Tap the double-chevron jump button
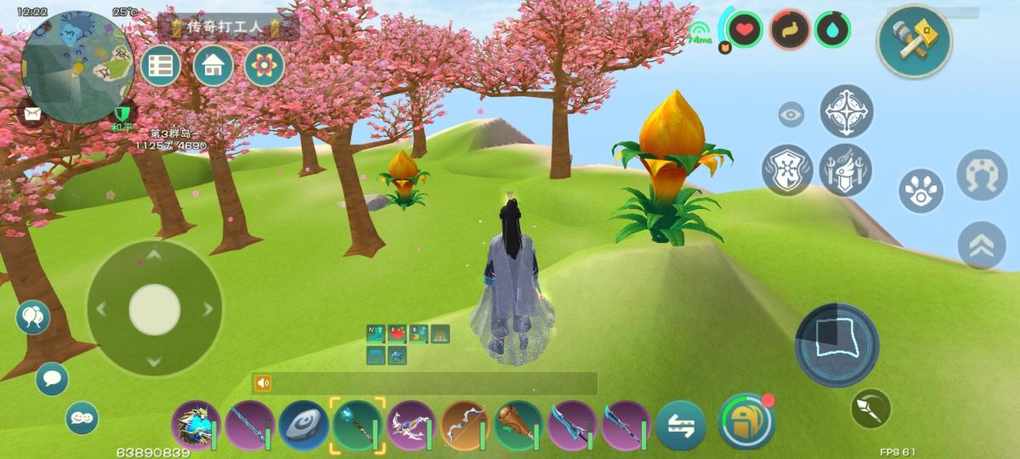 tap(981, 245)
